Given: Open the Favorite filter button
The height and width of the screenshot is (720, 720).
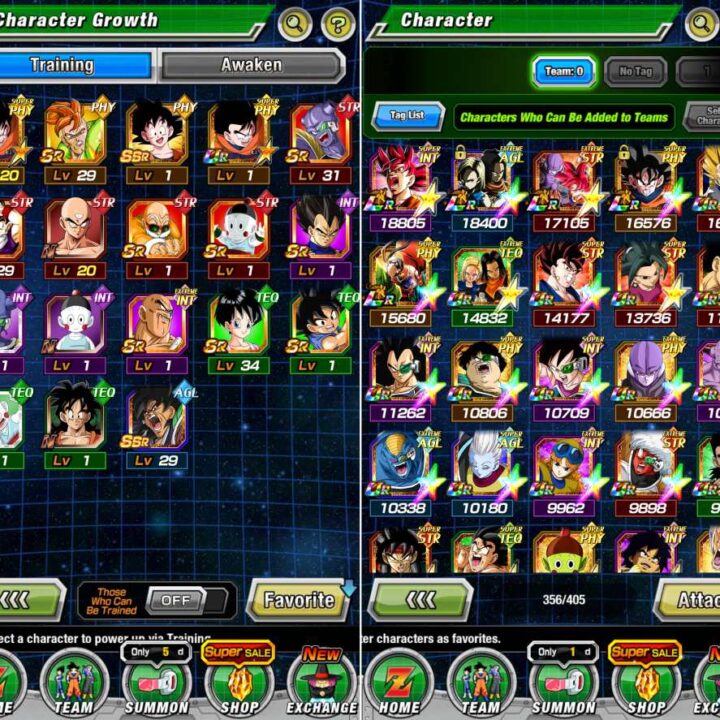Looking at the screenshot, I should pyautogui.click(x=297, y=600).
